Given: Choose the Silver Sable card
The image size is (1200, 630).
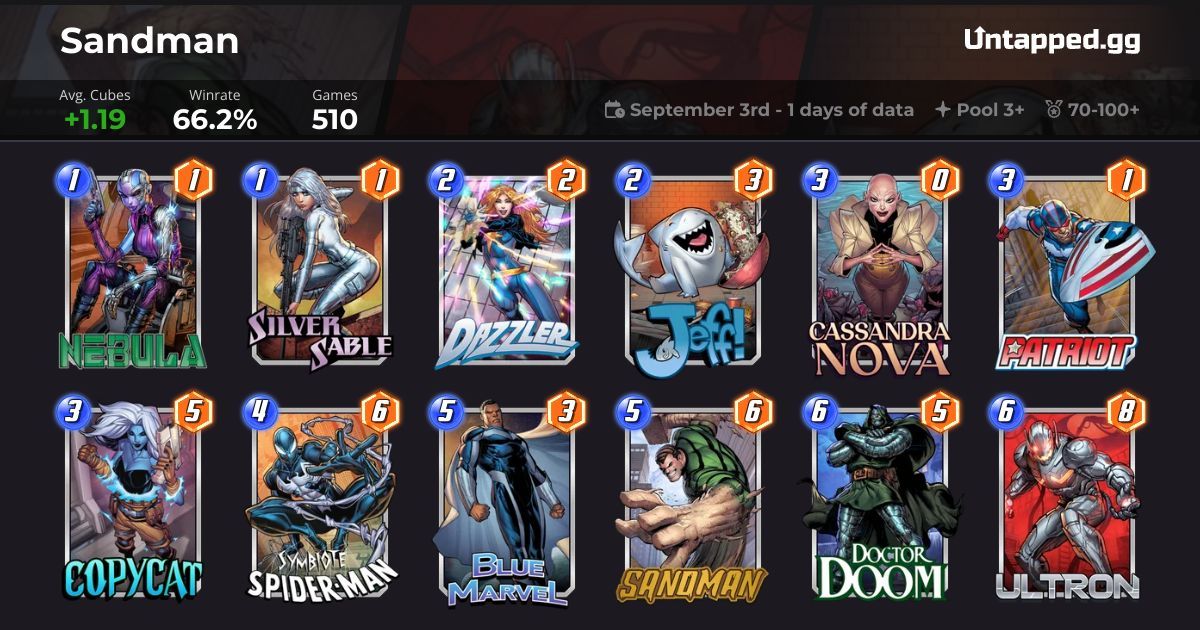Looking at the screenshot, I should tap(320, 270).
